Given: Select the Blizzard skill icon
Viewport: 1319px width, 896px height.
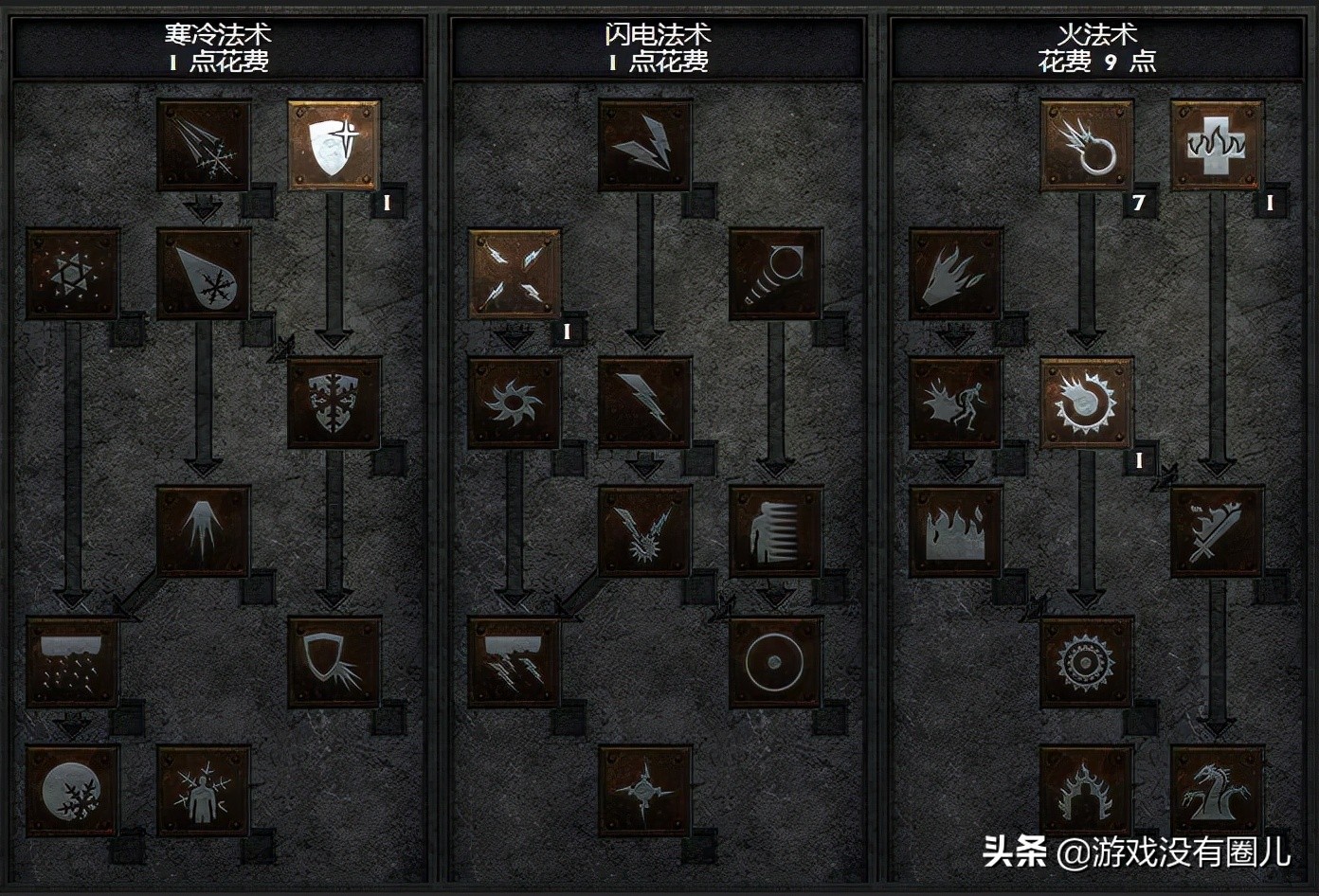Looking at the screenshot, I should (71, 663).
